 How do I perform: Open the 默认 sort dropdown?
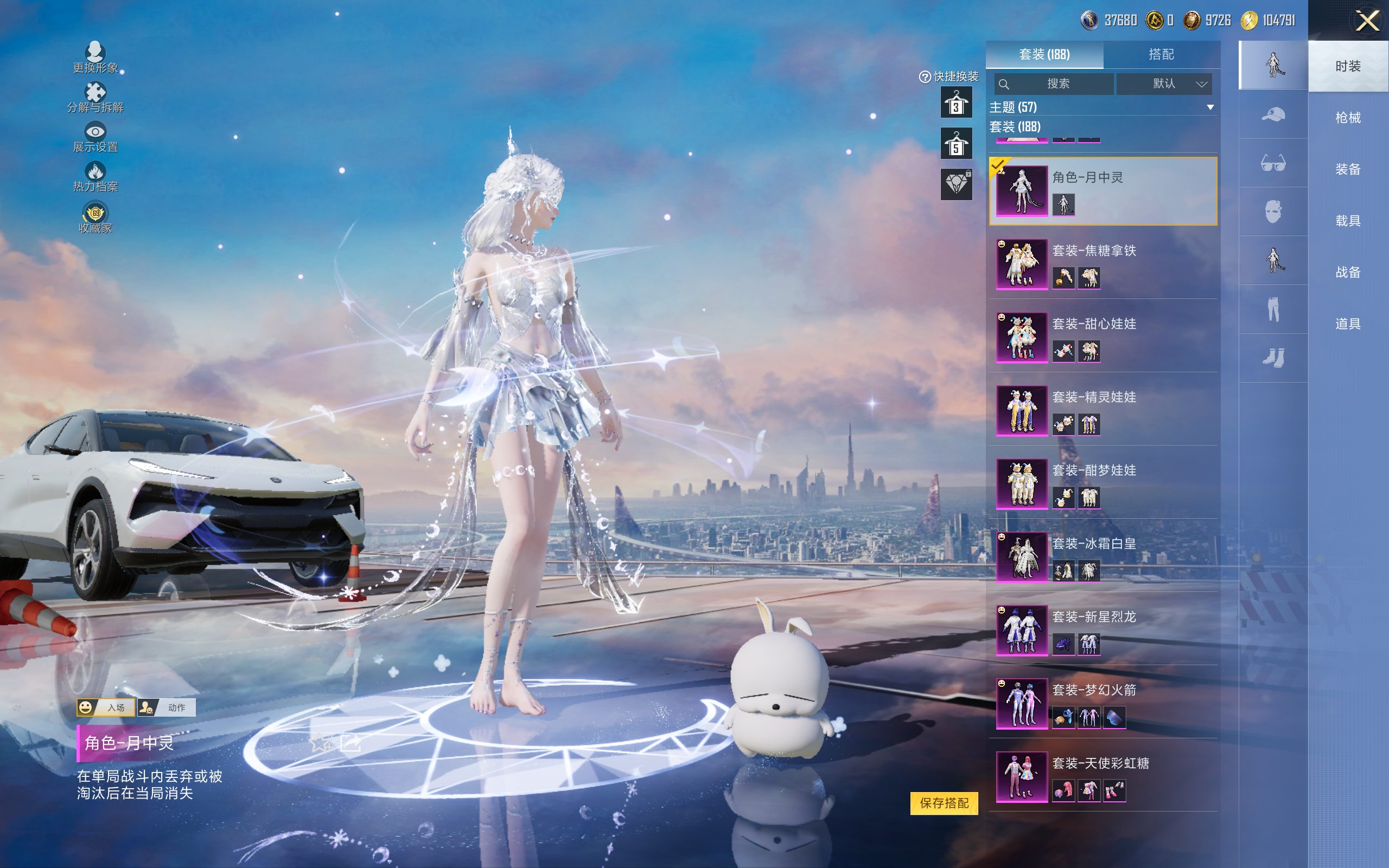coord(1163,84)
